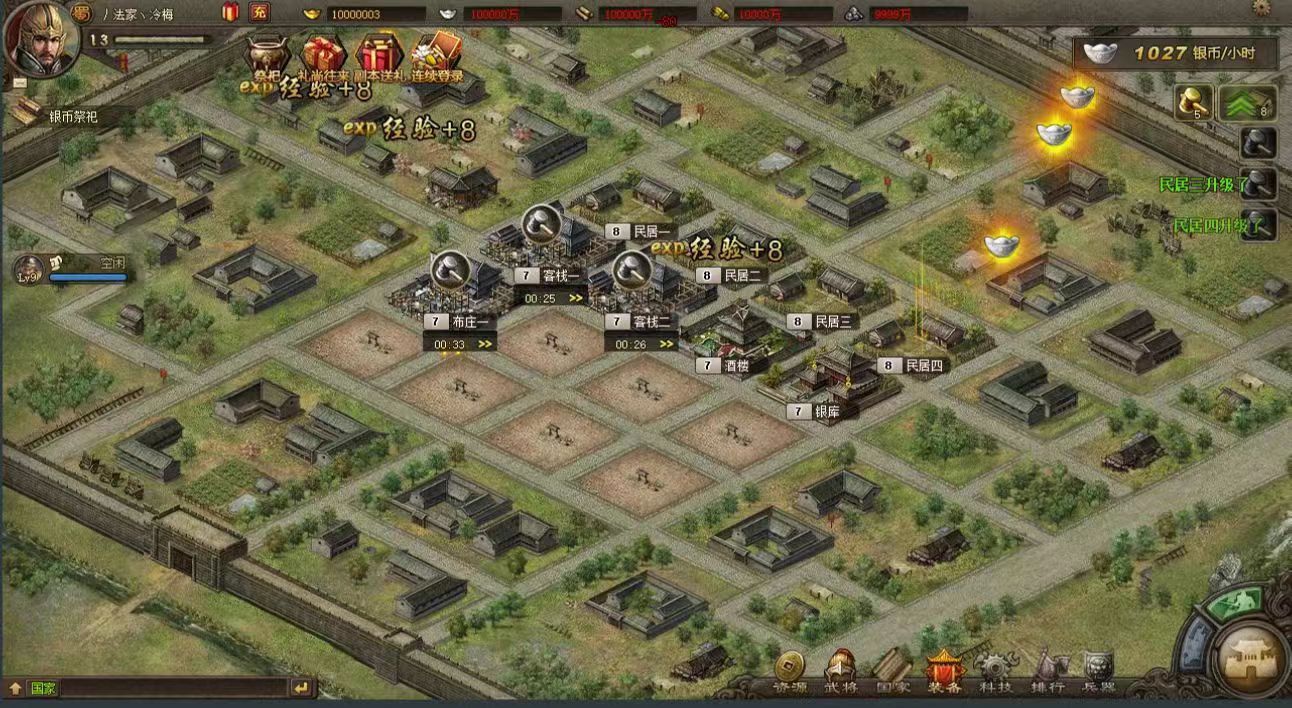Open the 连续登录 login reward chest
Screen dimensions: 1292x708
click(x=436, y=57)
